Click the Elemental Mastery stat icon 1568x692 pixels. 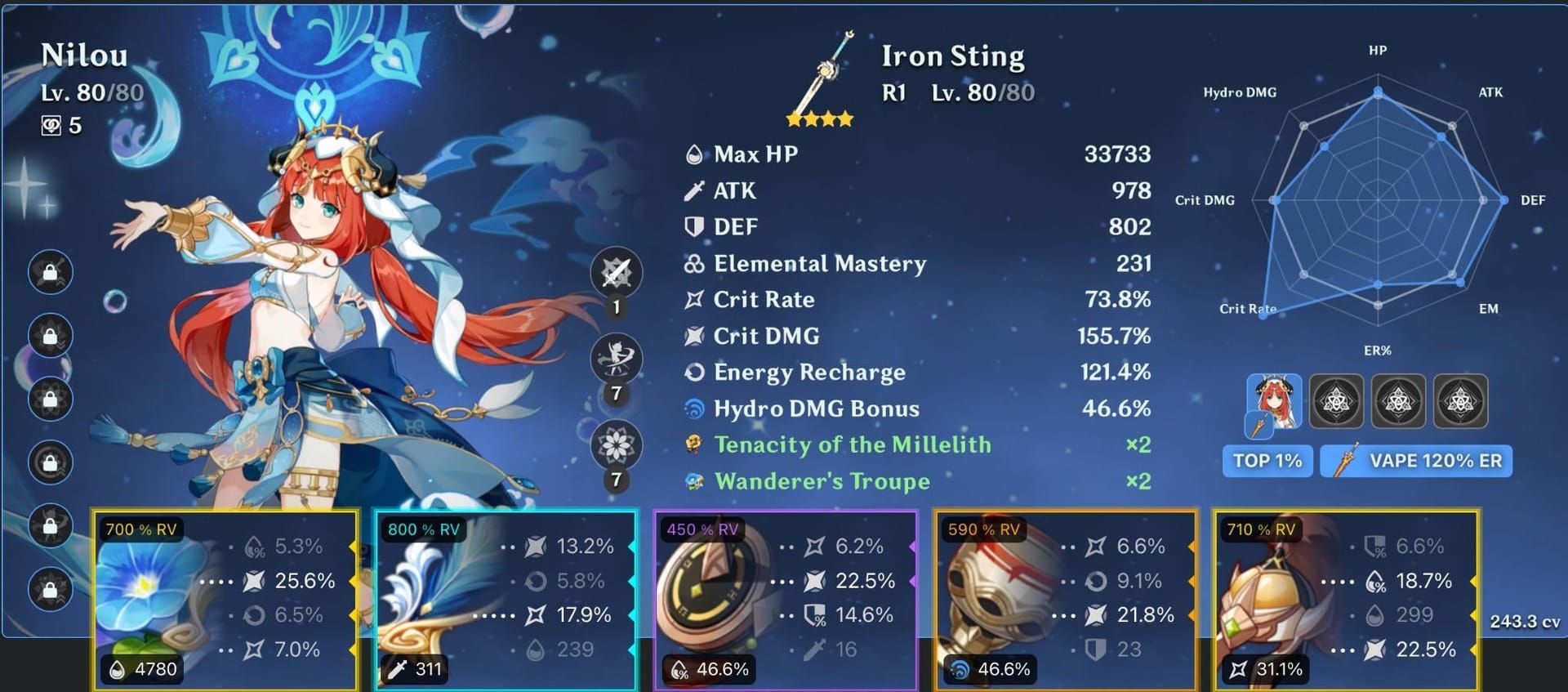click(x=693, y=263)
